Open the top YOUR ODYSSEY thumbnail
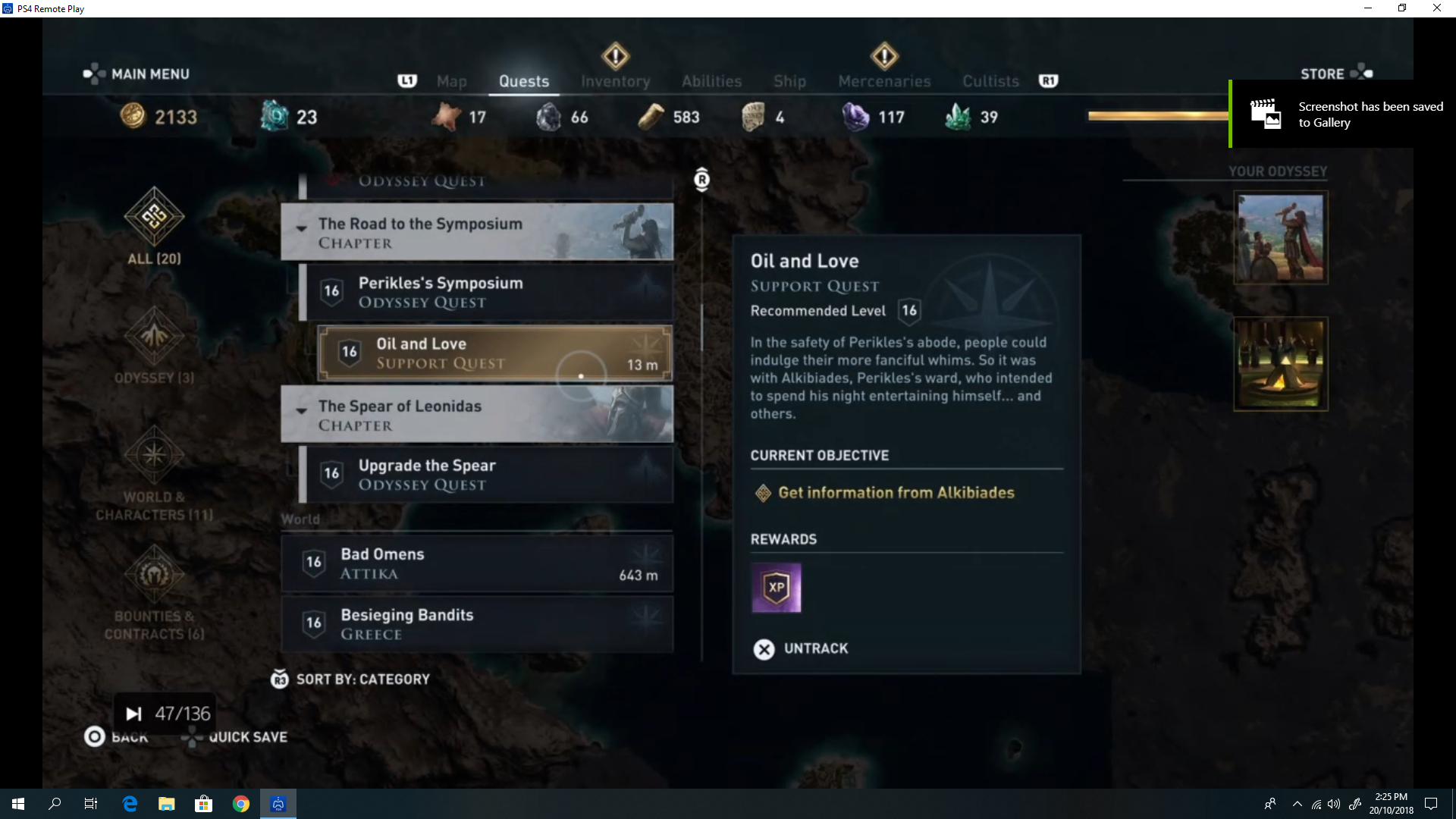The width and height of the screenshot is (1456, 819). click(x=1280, y=237)
